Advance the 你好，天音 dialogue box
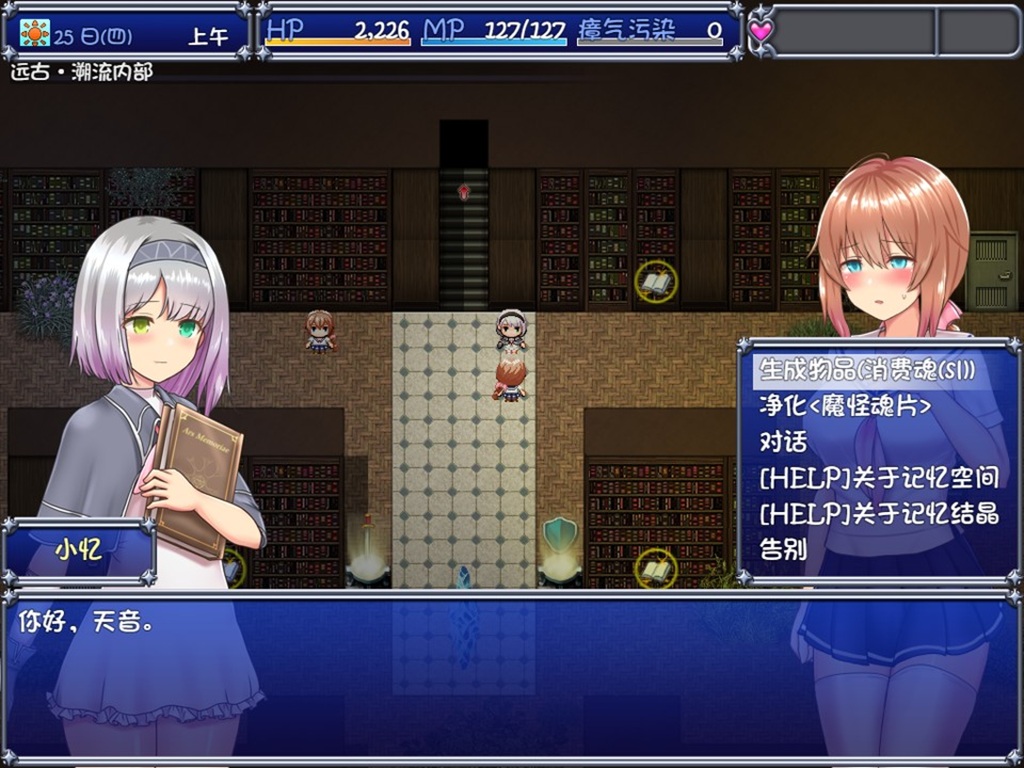Screen dimensions: 1024x768 [510, 678]
